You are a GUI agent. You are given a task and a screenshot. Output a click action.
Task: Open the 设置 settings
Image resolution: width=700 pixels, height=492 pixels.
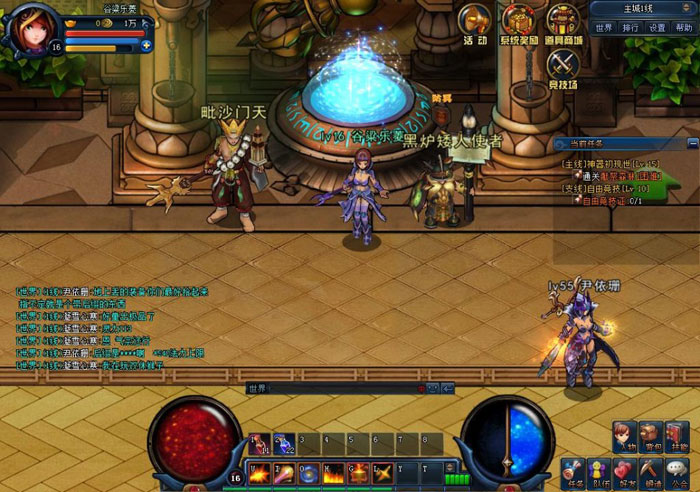coord(657,28)
